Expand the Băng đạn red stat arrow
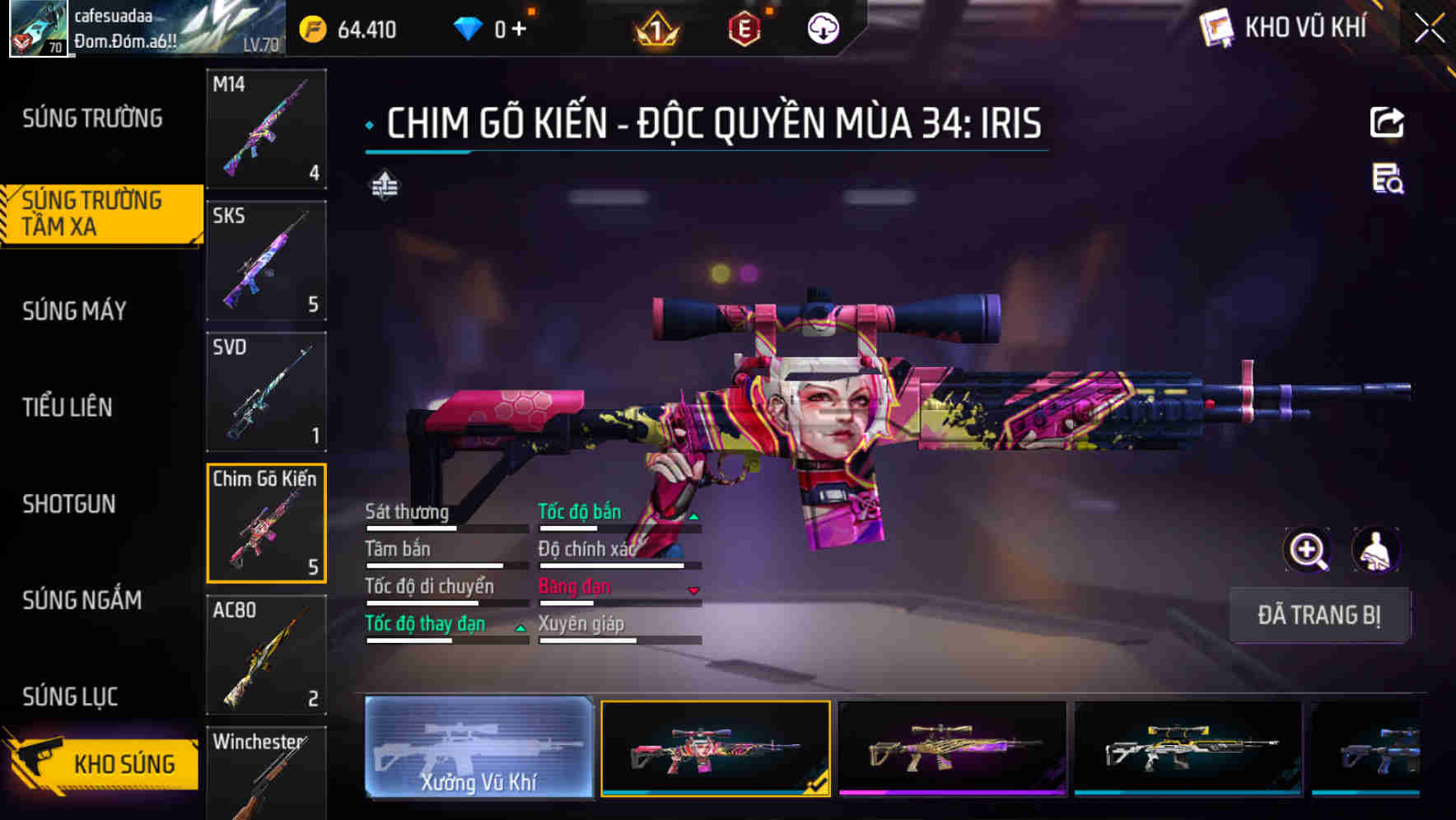This screenshot has height=820, width=1456. point(692,592)
